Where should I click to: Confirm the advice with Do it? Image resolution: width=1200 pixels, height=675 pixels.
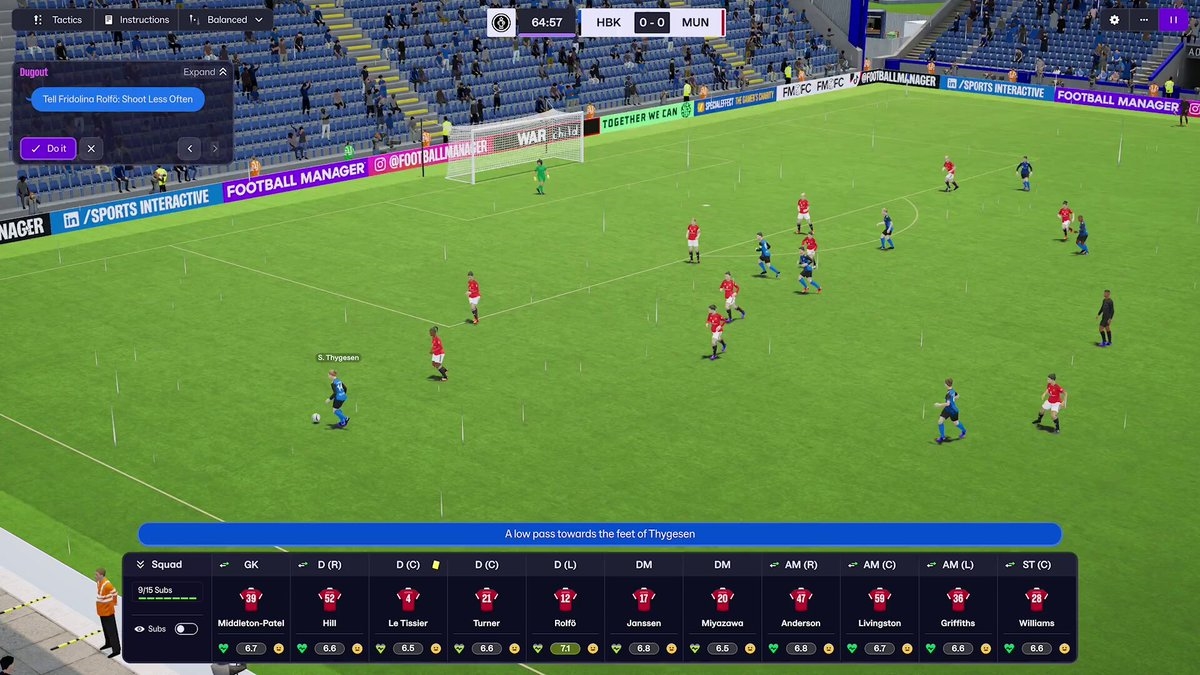[48, 149]
